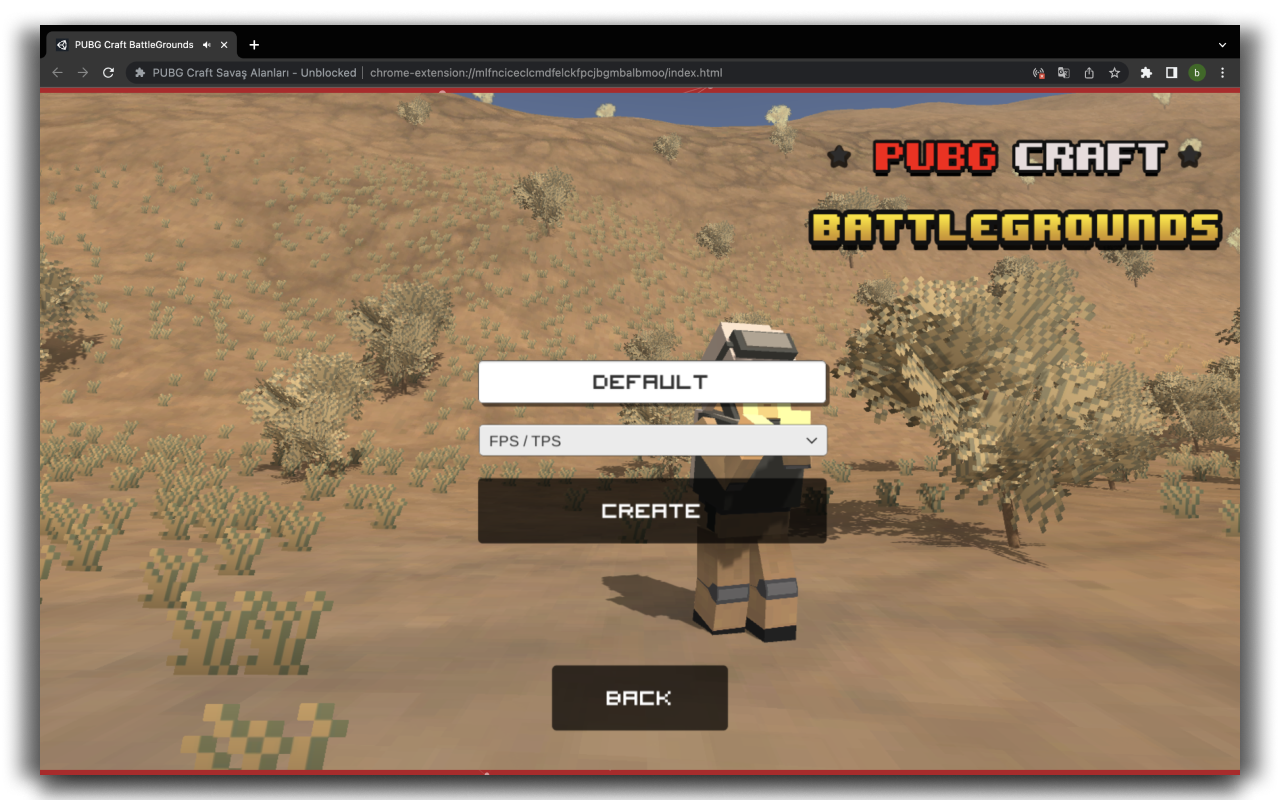
Task: Open the FPS / TPS game mode dropdown
Action: pos(652,440)
